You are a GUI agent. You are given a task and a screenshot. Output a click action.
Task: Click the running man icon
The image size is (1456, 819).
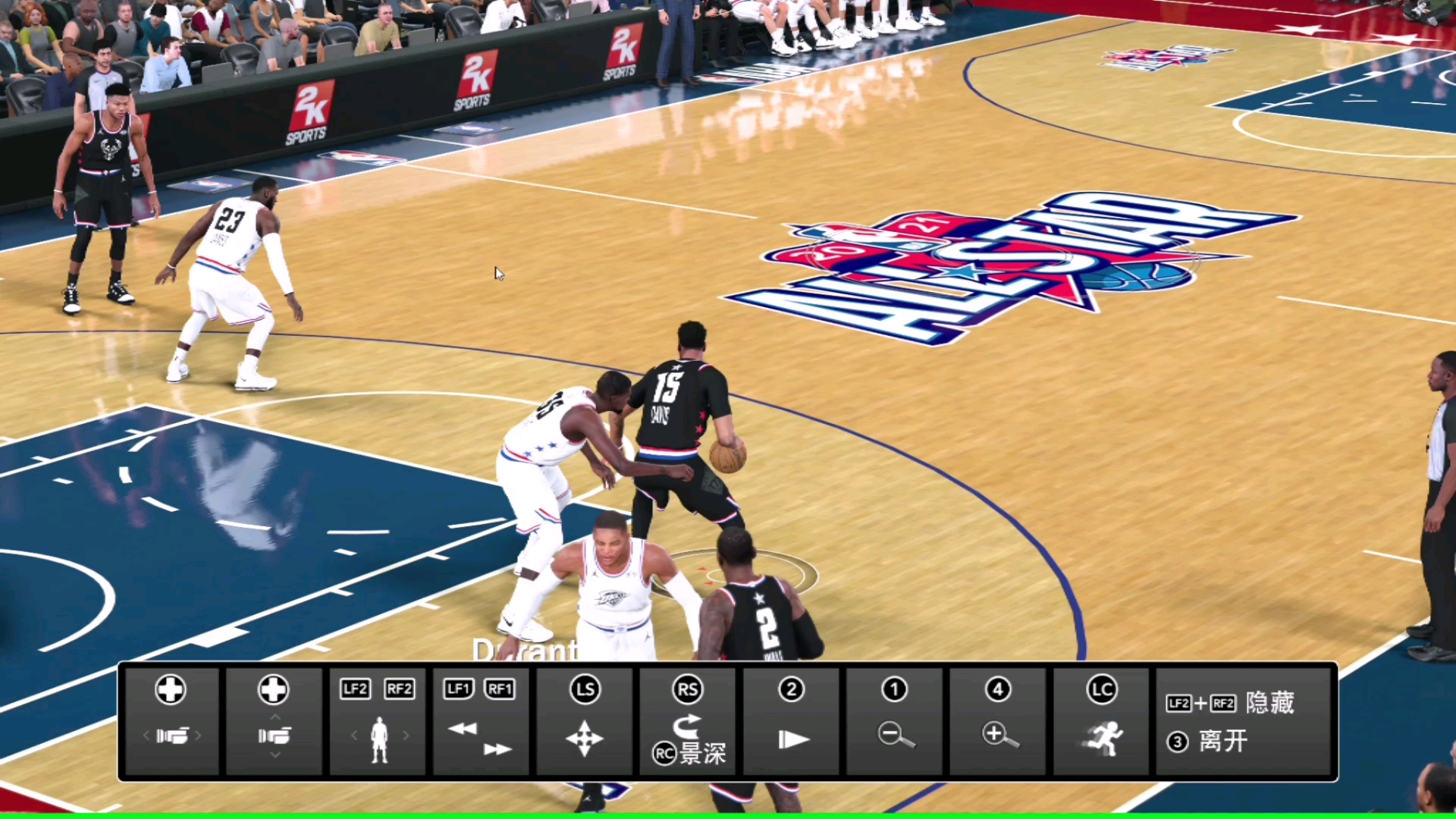1103,738
